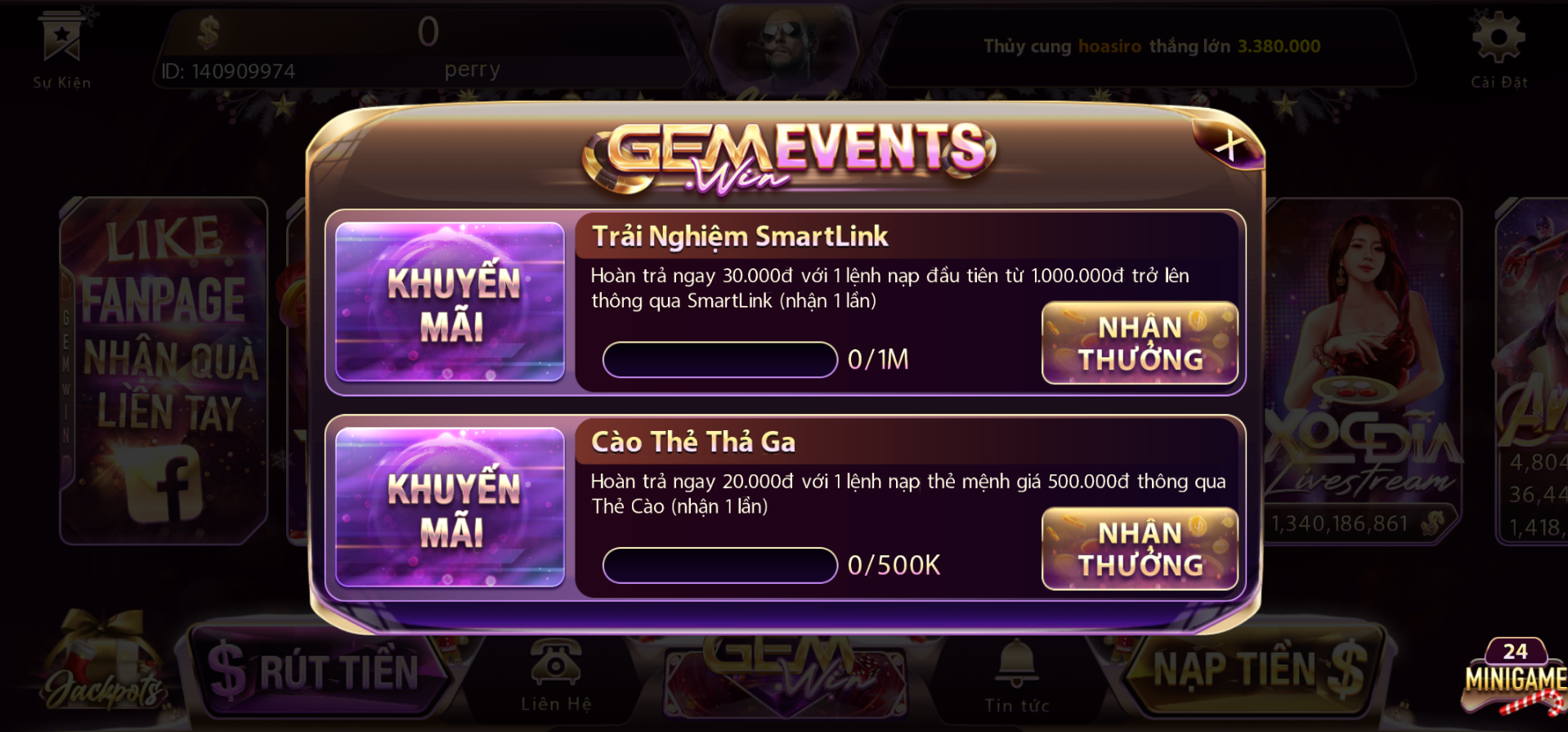The height and width of the screenshot is (732, 1568).
Task: Open the Sự Kiện events icon
Action: click(x=62, y=47)
